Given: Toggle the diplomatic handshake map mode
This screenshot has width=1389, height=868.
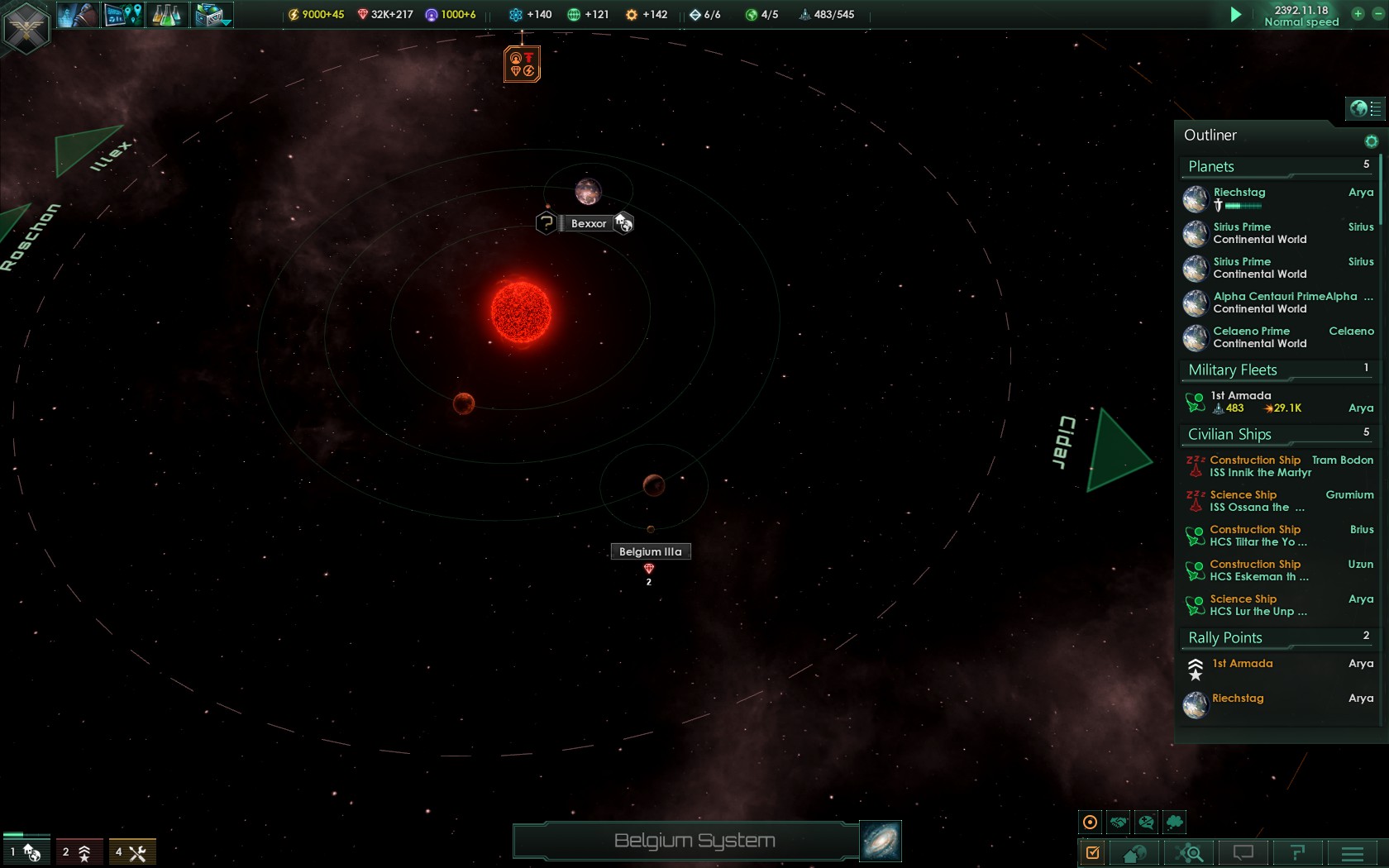Looking at the screenshot, I should [x=1119, y=822].
